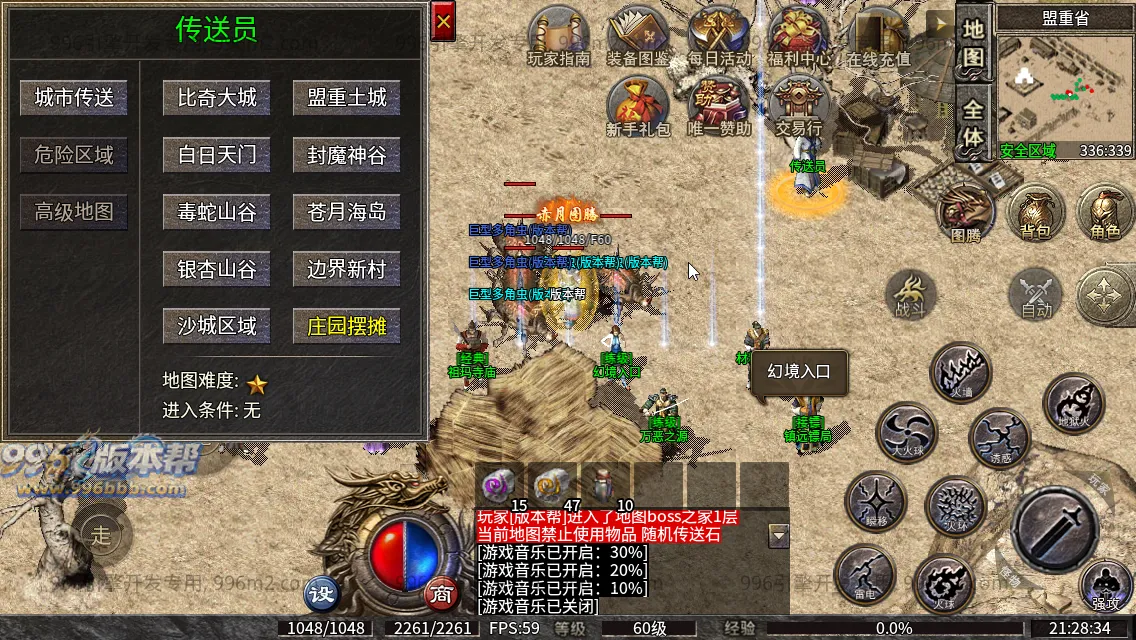Image resolution: width=1136 pixels, height=640 pixels.
Task: Teleport to 比奇大城
Action: tap(217, 97)
